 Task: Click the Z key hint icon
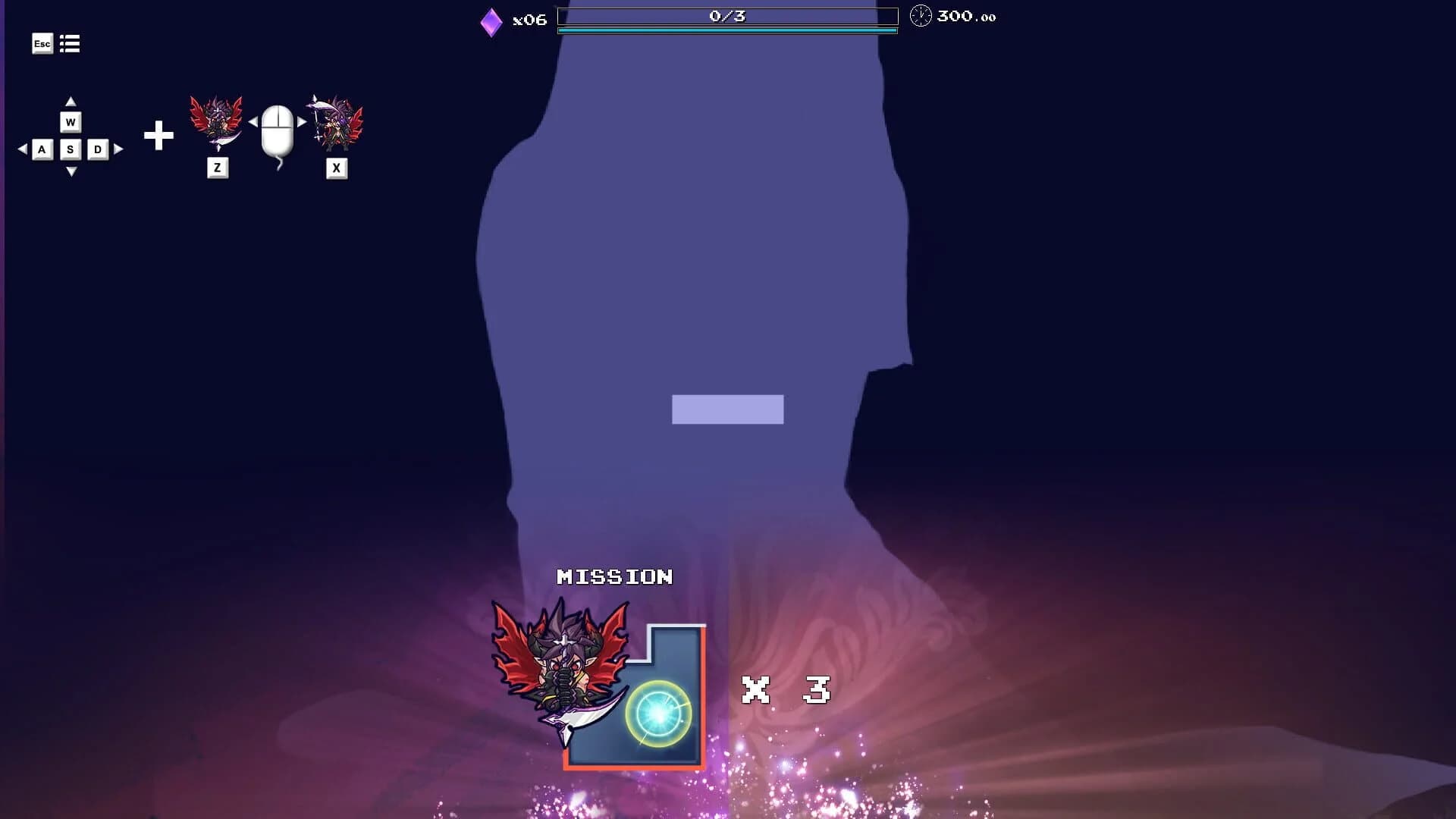point(218,168)
